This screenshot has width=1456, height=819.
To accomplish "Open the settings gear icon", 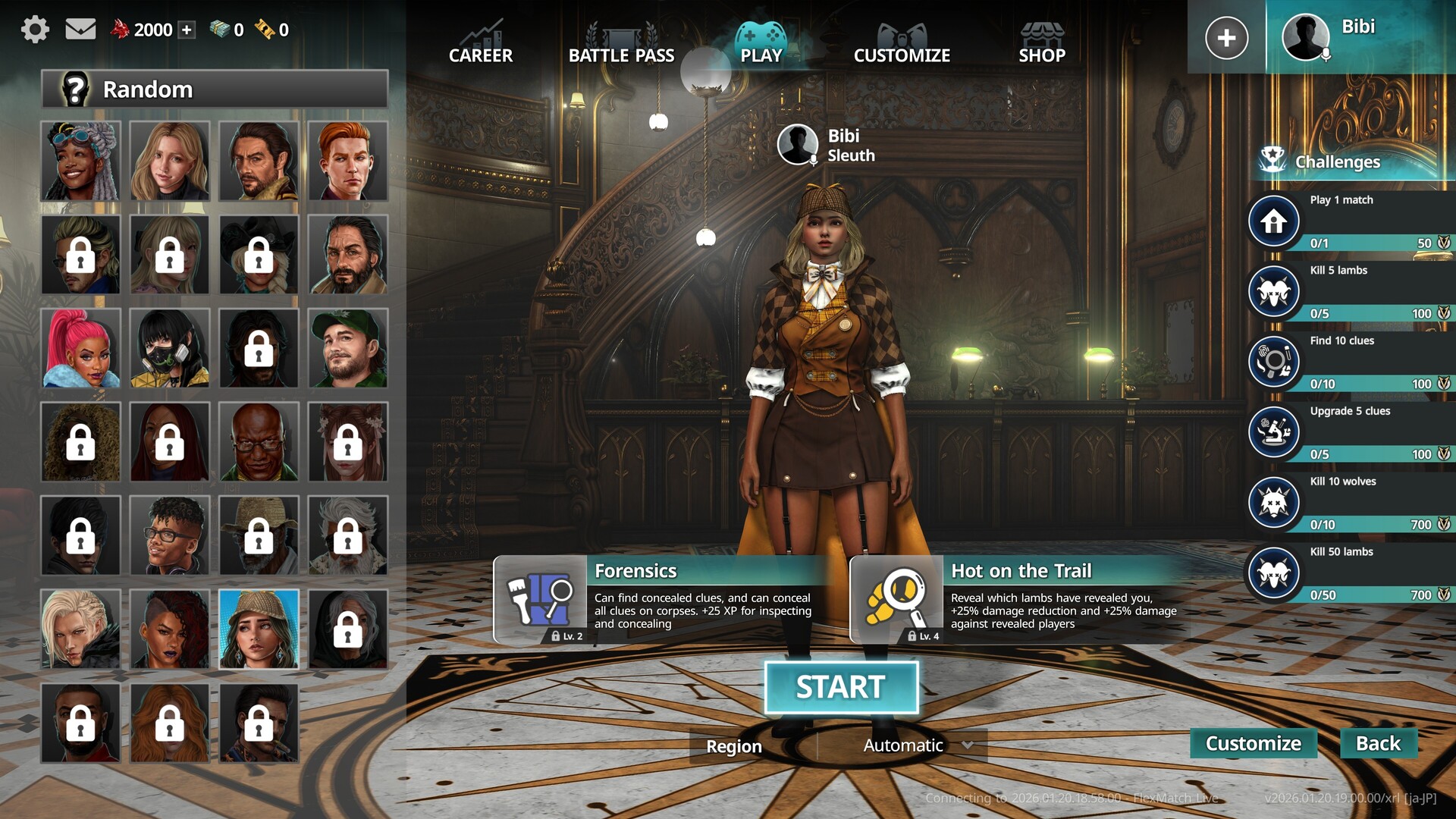I will pyautogui.click(x=35, y=30).
